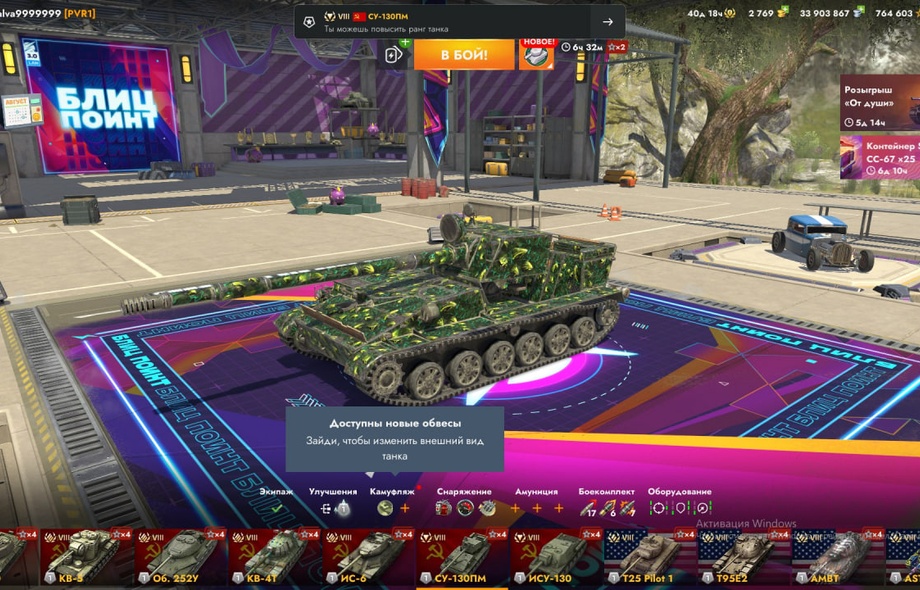
Task: Select the Об. 252У tank
Action: [181, 557]
